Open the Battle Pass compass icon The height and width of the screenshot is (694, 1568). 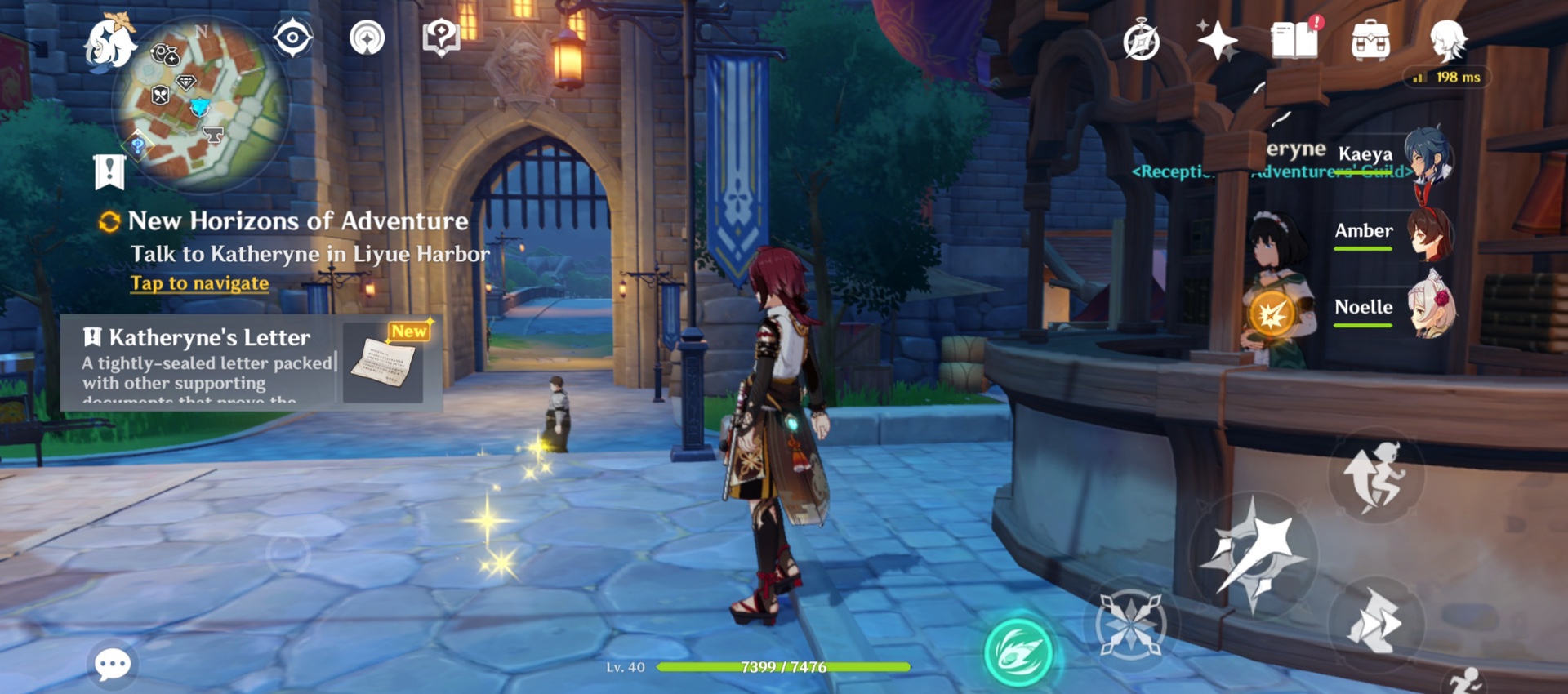click(x=1142, y=42)
